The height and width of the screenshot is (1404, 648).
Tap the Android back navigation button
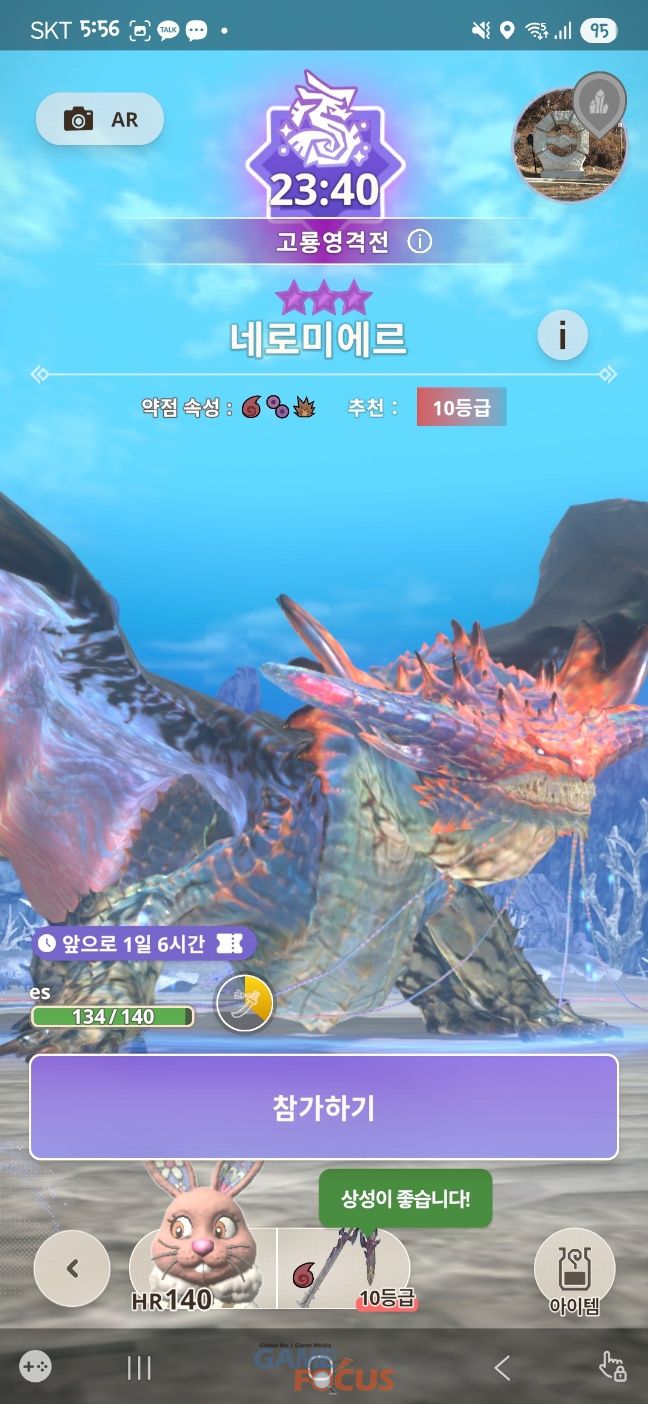(503, 1368)
